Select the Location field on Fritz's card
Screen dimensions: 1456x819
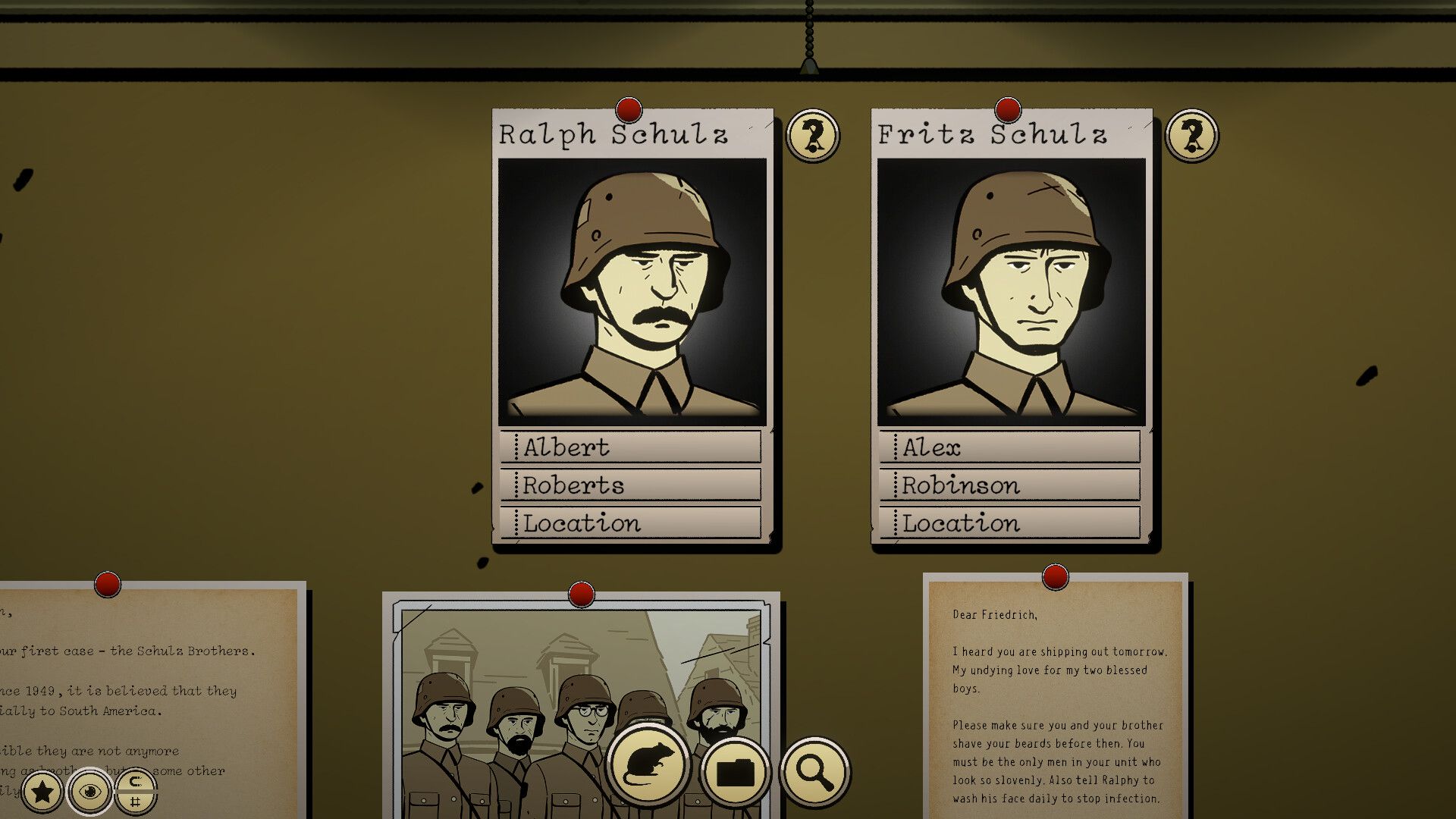[x=1010, y=522]
